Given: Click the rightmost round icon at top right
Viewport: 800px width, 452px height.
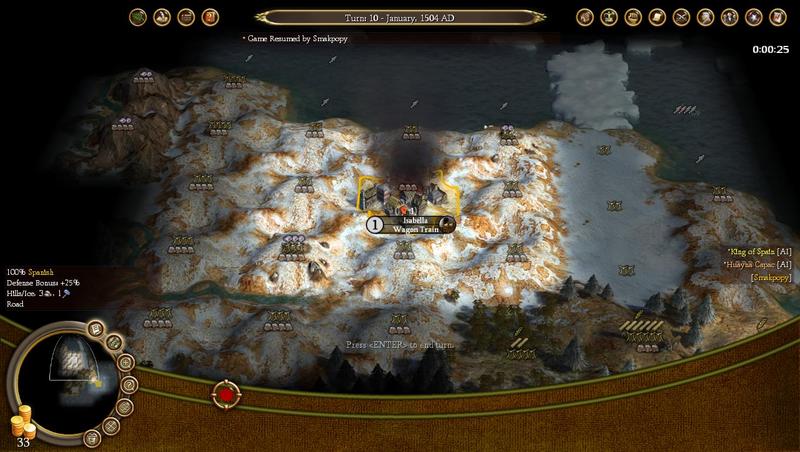Looking at the screenshot, I should (x=775, y=17).
